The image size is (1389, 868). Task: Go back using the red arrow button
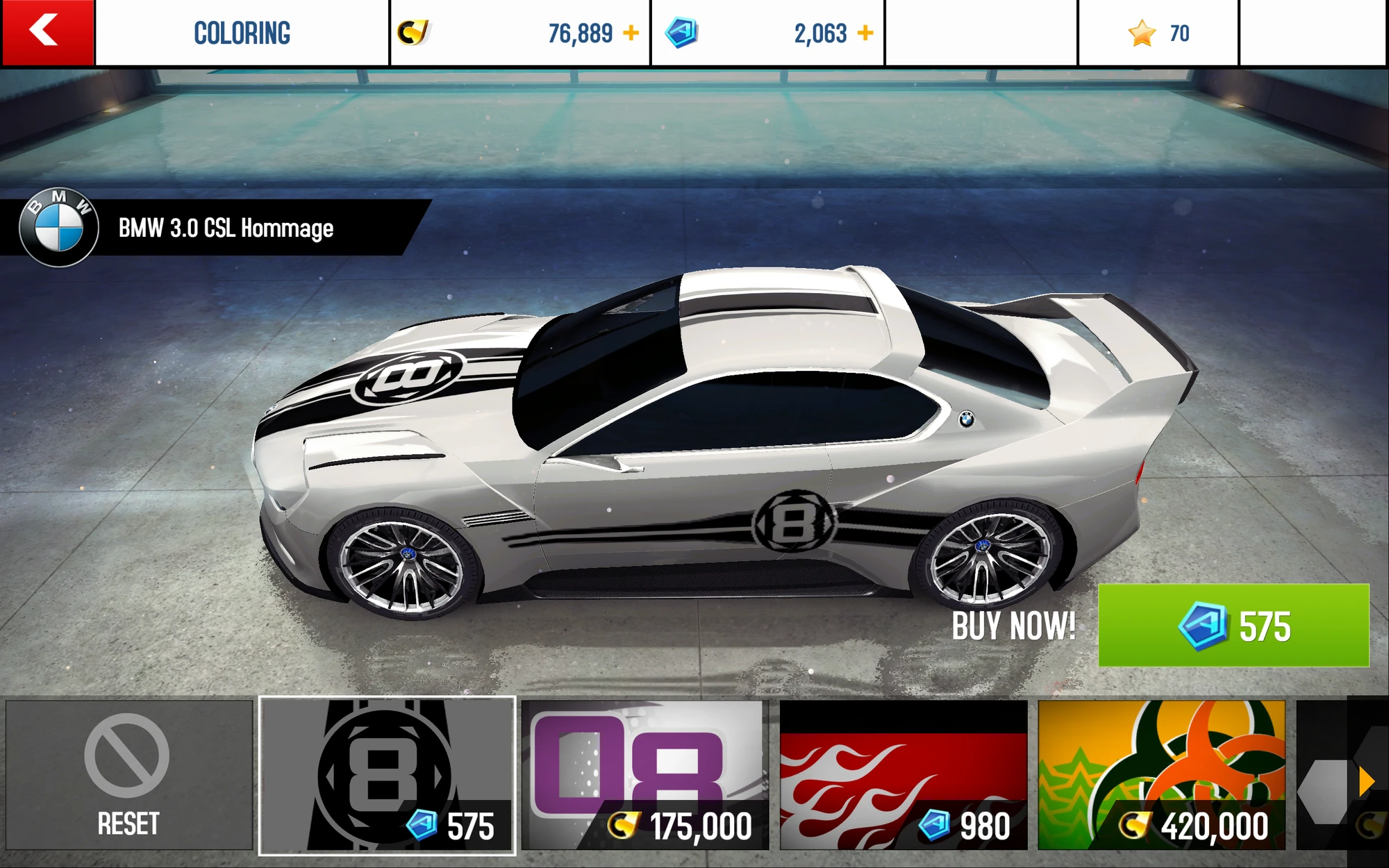[47, 33]
